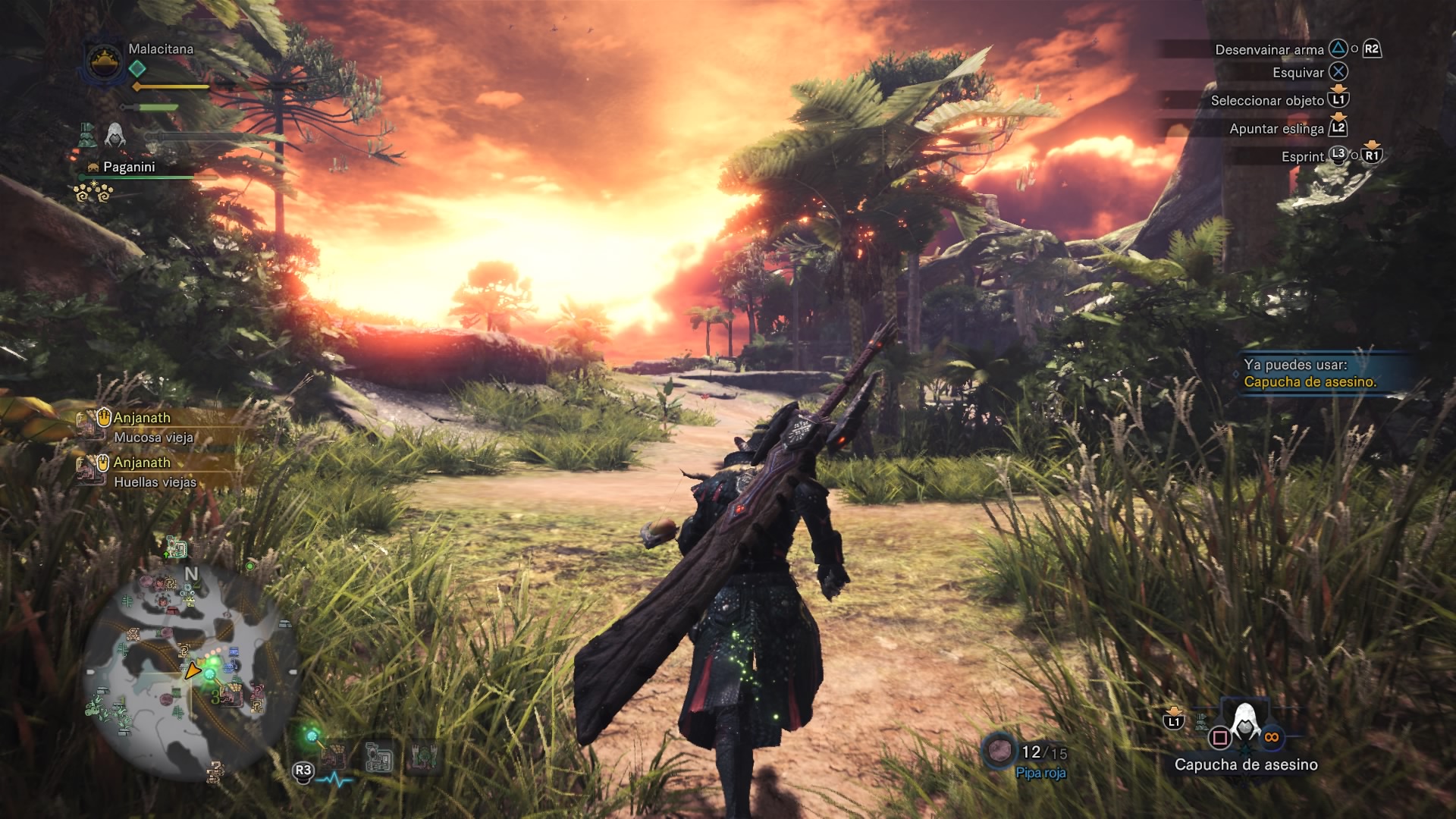Open the Anjanath Mucosa vieja tracking entry

tap(153, 427)
